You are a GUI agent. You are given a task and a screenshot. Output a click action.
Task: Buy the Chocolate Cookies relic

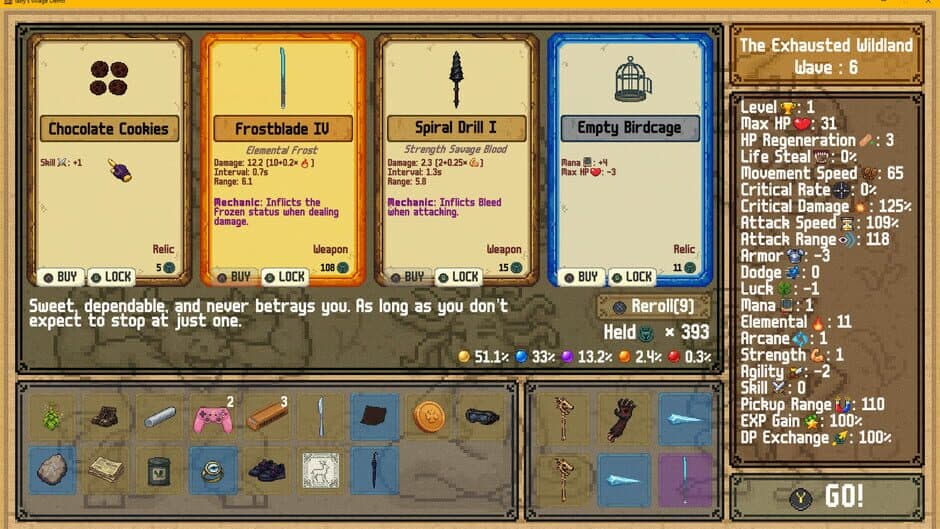pos(61,277)
